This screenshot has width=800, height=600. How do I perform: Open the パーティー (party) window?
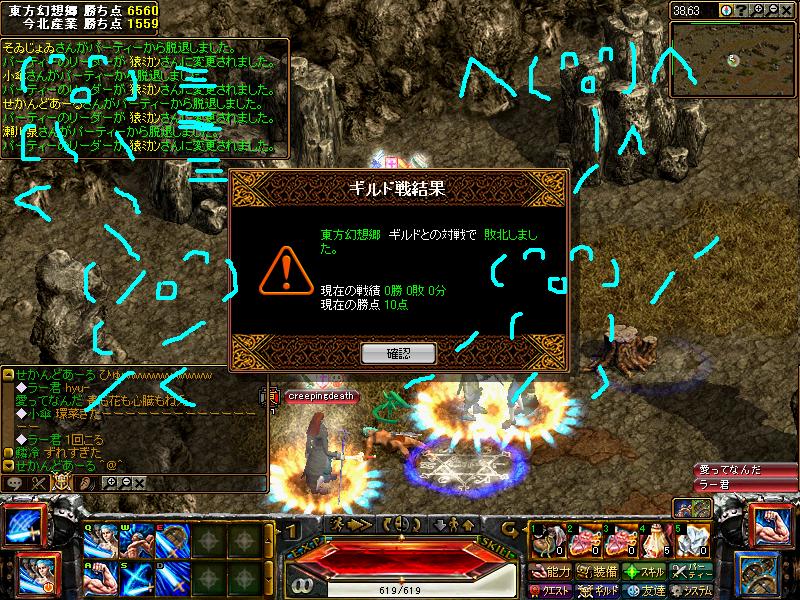(694, 572)
